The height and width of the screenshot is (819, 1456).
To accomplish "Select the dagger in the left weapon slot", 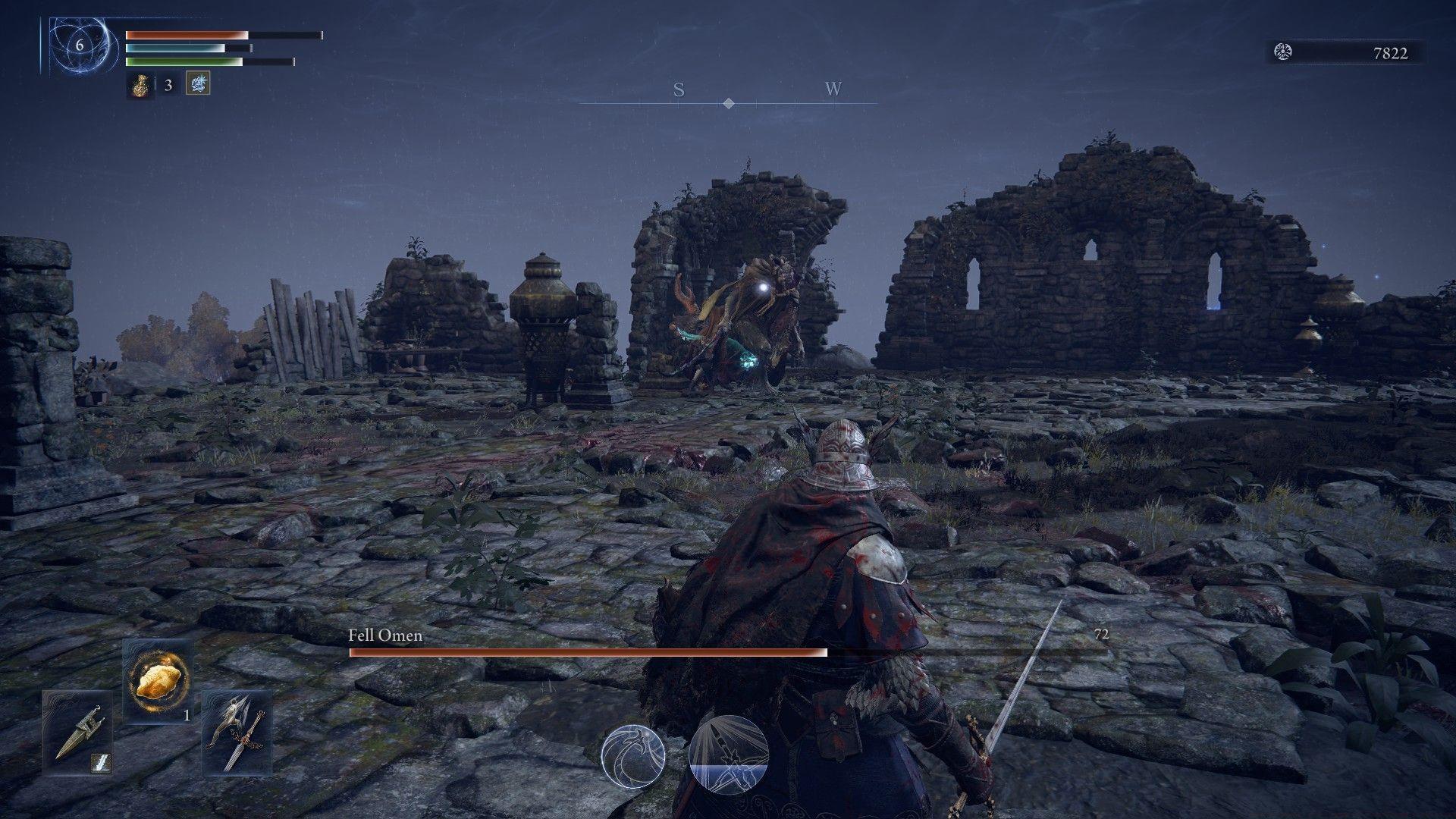I will (x=78, y=733).
